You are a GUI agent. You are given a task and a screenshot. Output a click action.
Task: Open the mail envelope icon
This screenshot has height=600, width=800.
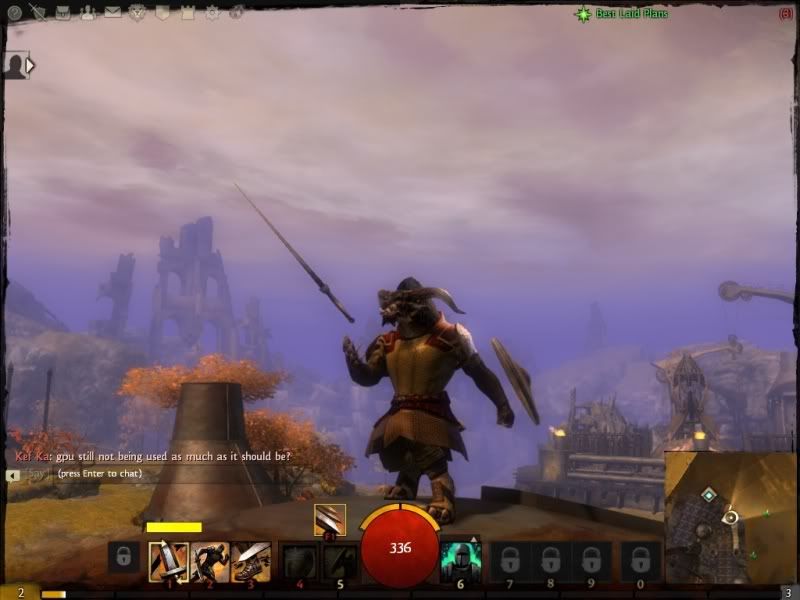pyautogui.click(x=112, y=13)
